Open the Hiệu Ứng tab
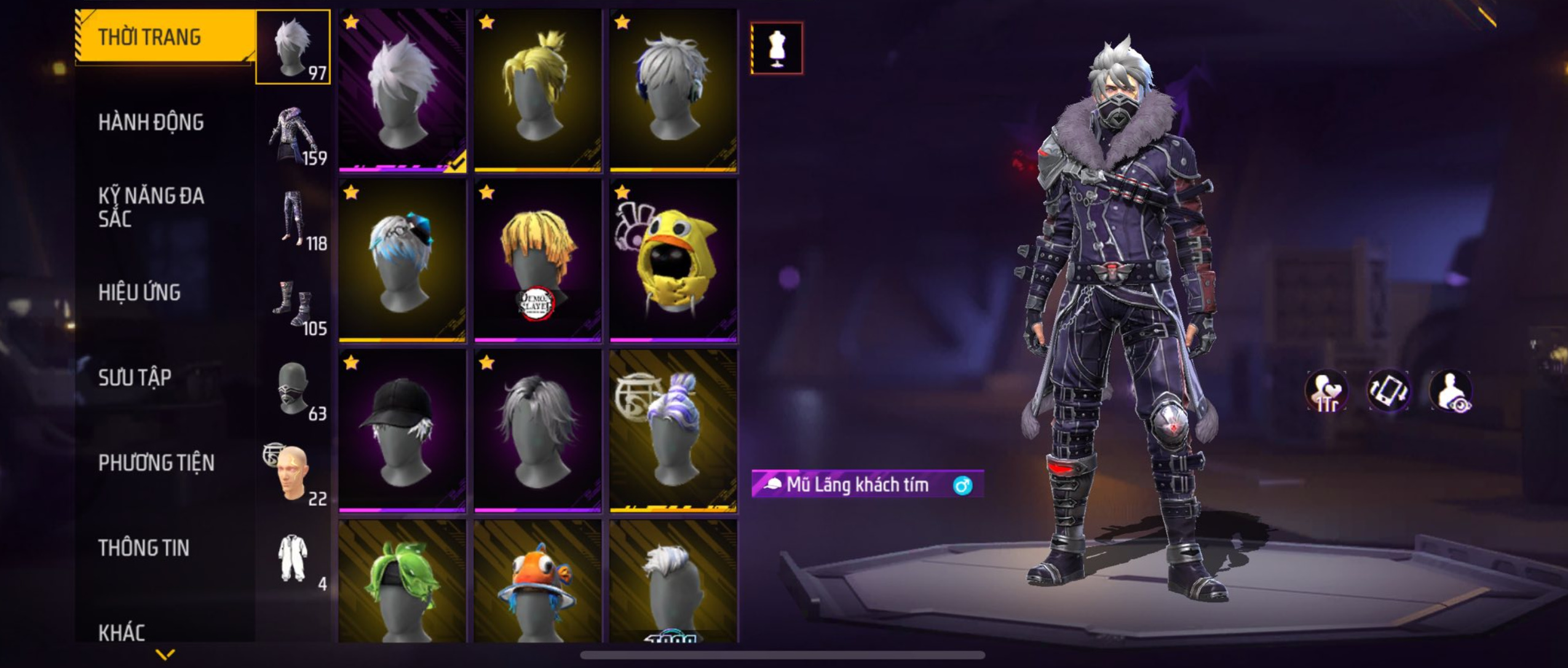Image resolution: width=1568 pixels, height=668 pixels. pyautogui.click(x=140, y=293)
